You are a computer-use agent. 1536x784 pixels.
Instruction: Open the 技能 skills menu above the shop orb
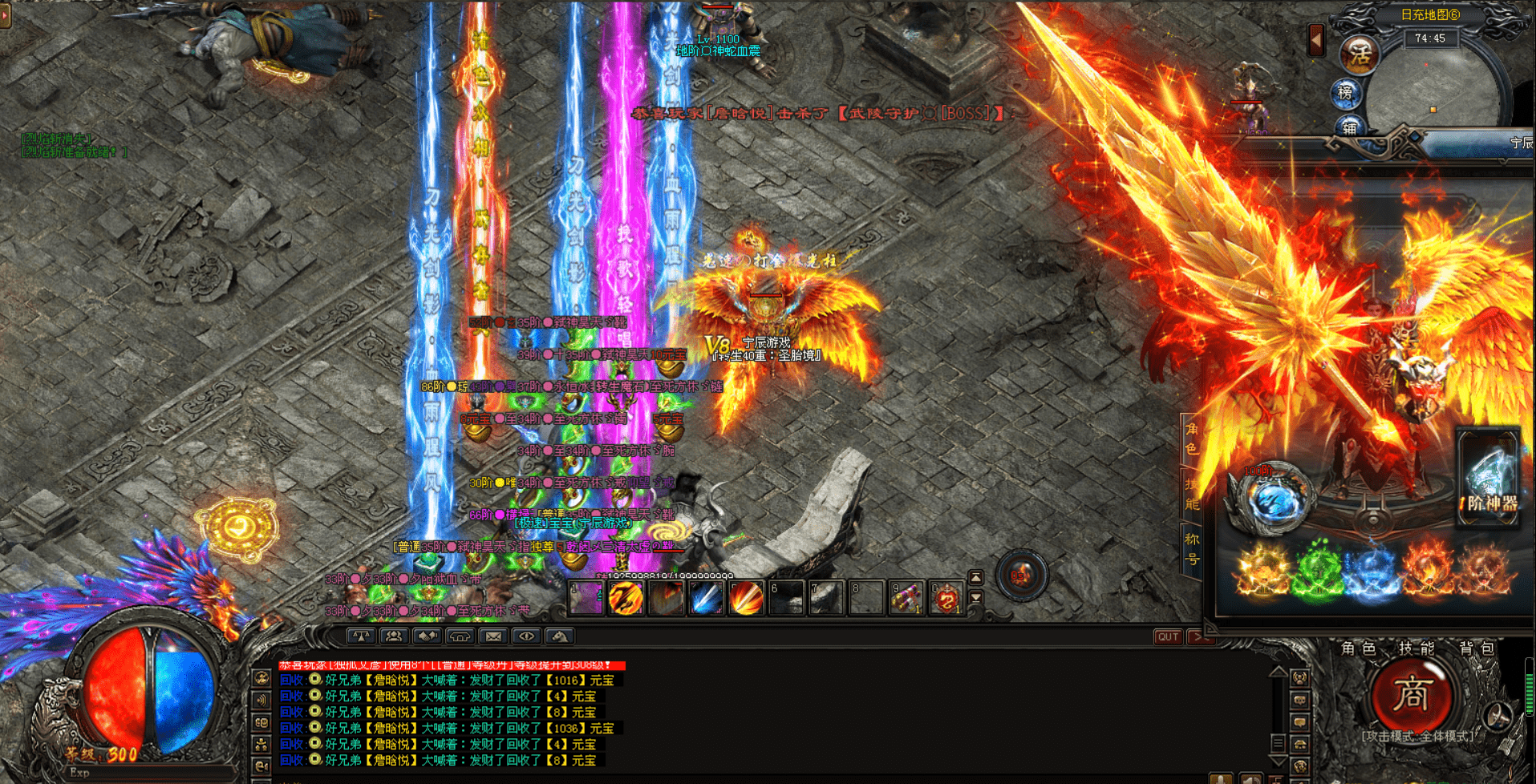pyautogui.click(x=1416, y=648)
